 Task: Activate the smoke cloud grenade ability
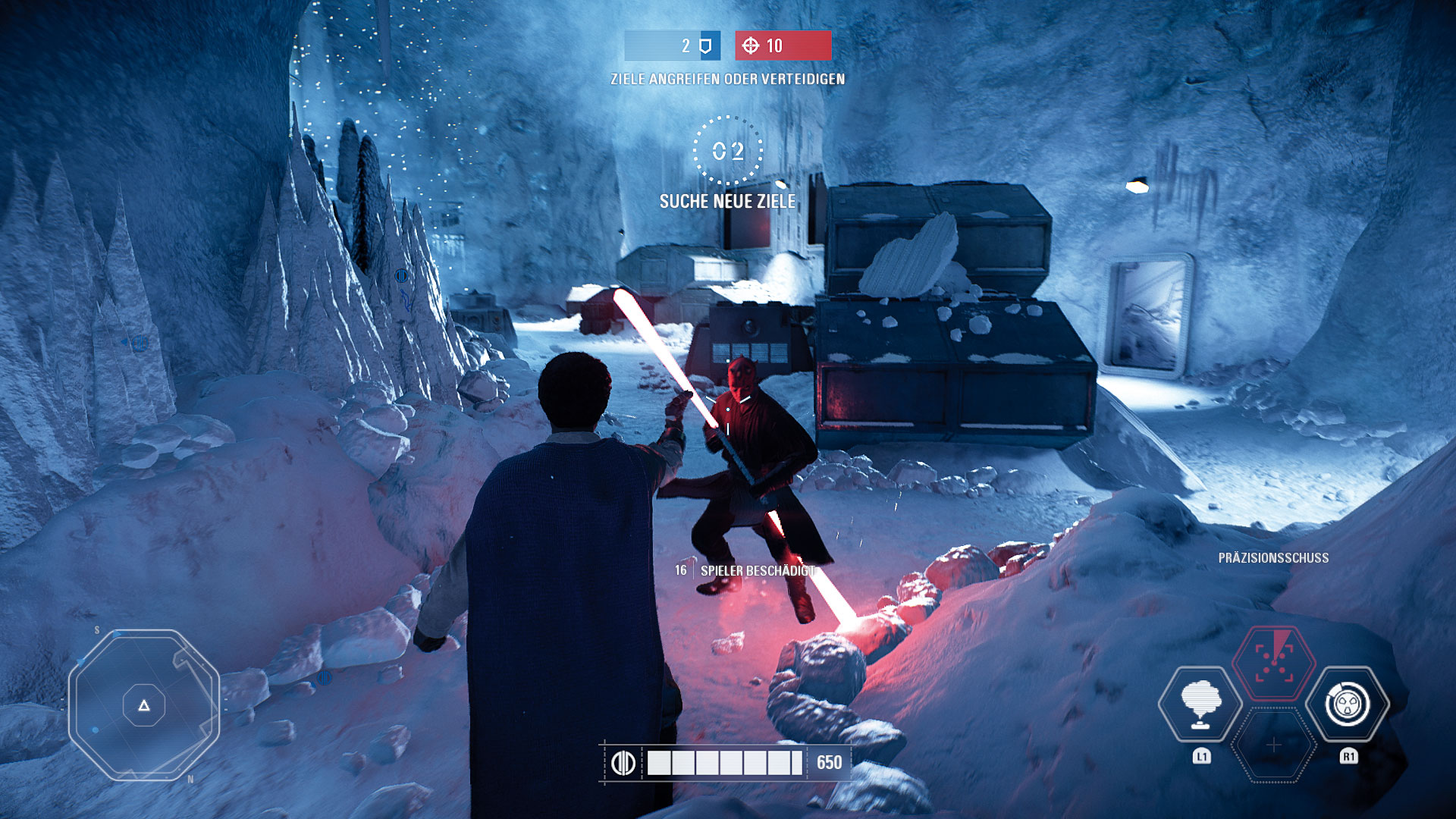click(1200, 704)
